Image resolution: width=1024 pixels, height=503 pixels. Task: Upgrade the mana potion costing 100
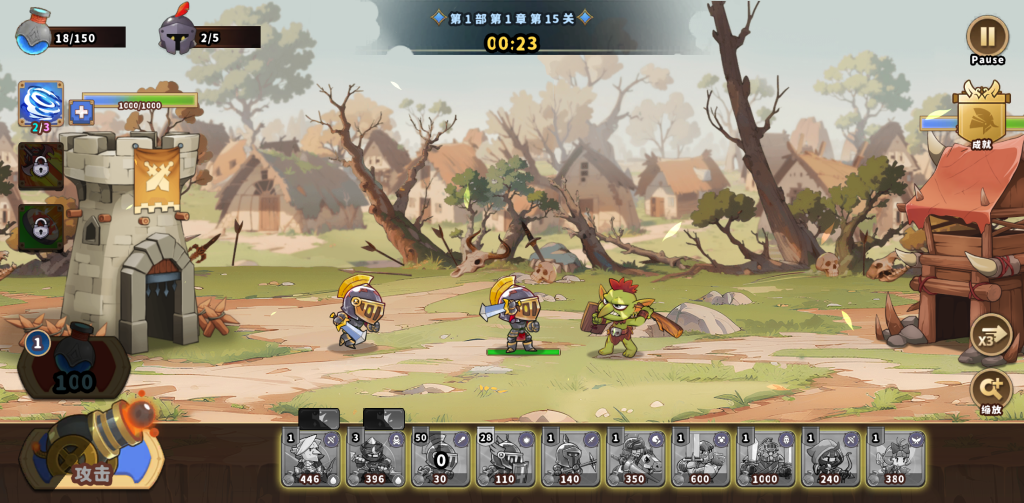[73, 365]
